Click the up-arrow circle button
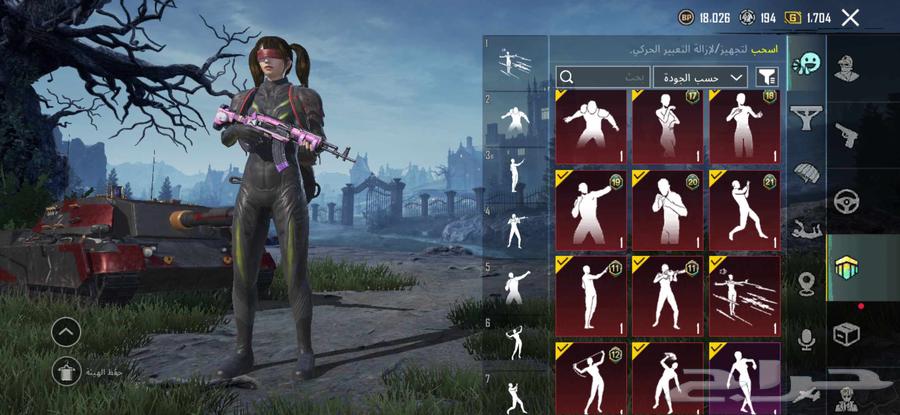Screen dimensions: 900x415 [66, 331]
